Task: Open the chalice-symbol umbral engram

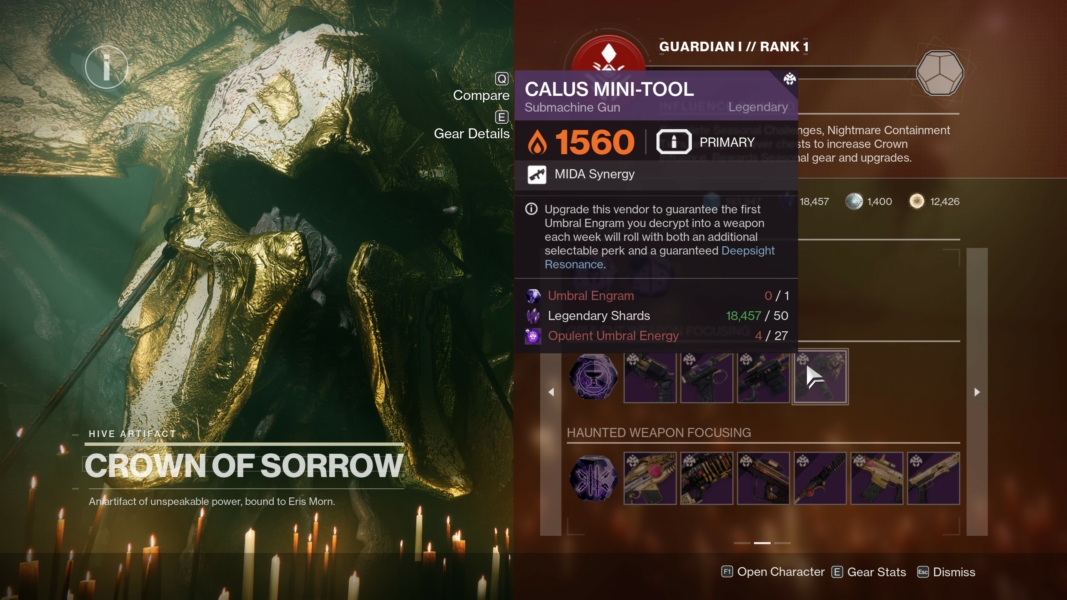Action: point(593,377)
